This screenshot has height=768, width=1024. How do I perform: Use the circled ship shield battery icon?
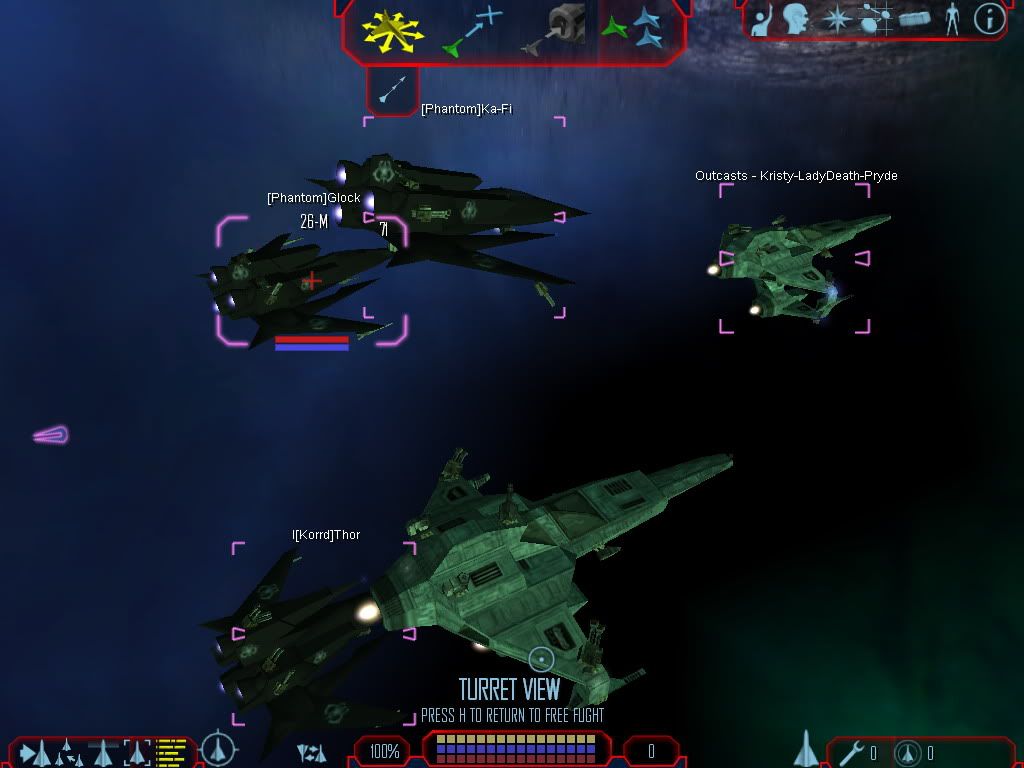tap(908, 752)
